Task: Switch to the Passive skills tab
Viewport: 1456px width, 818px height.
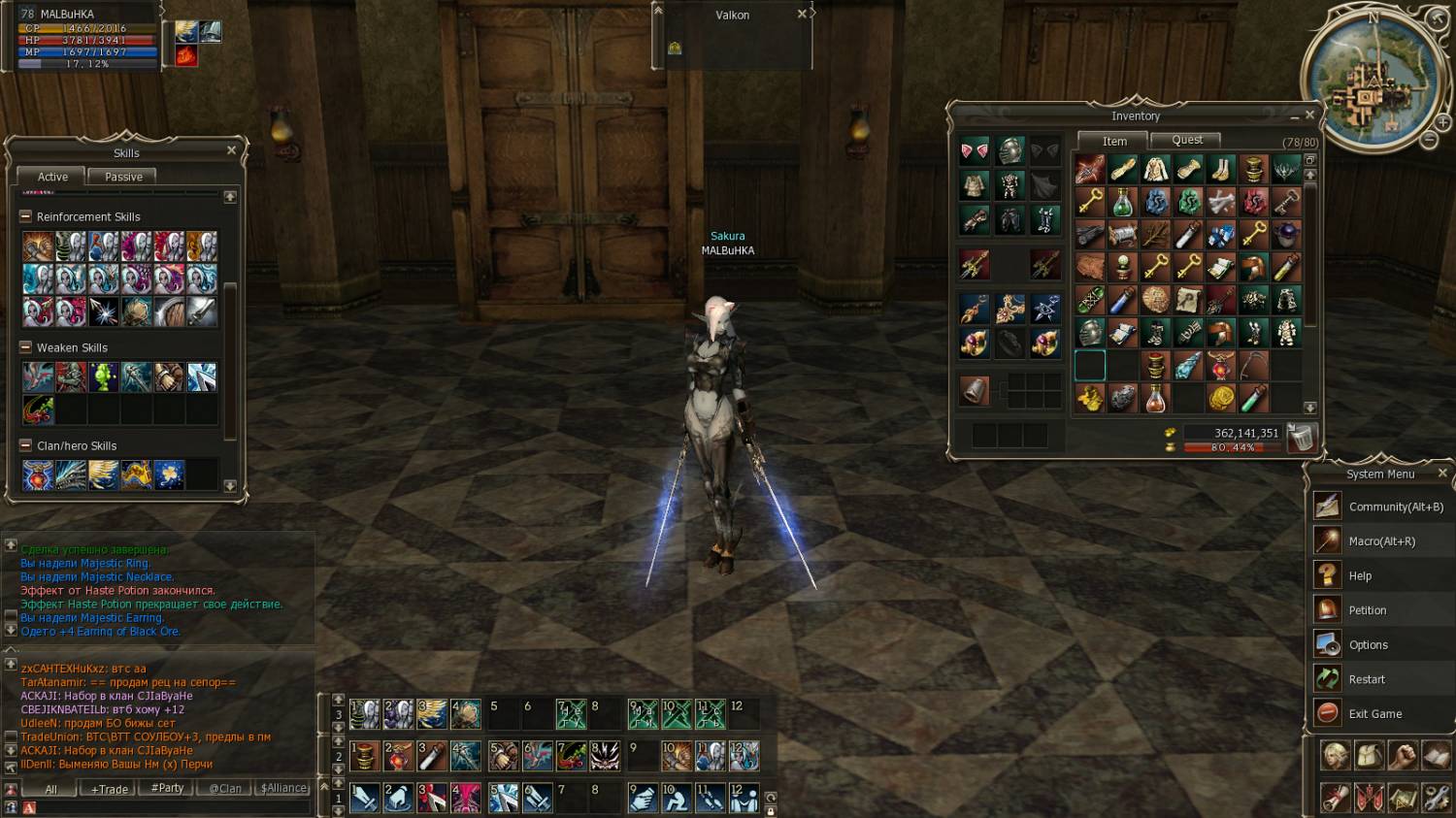Action: [x=123, y=177]
